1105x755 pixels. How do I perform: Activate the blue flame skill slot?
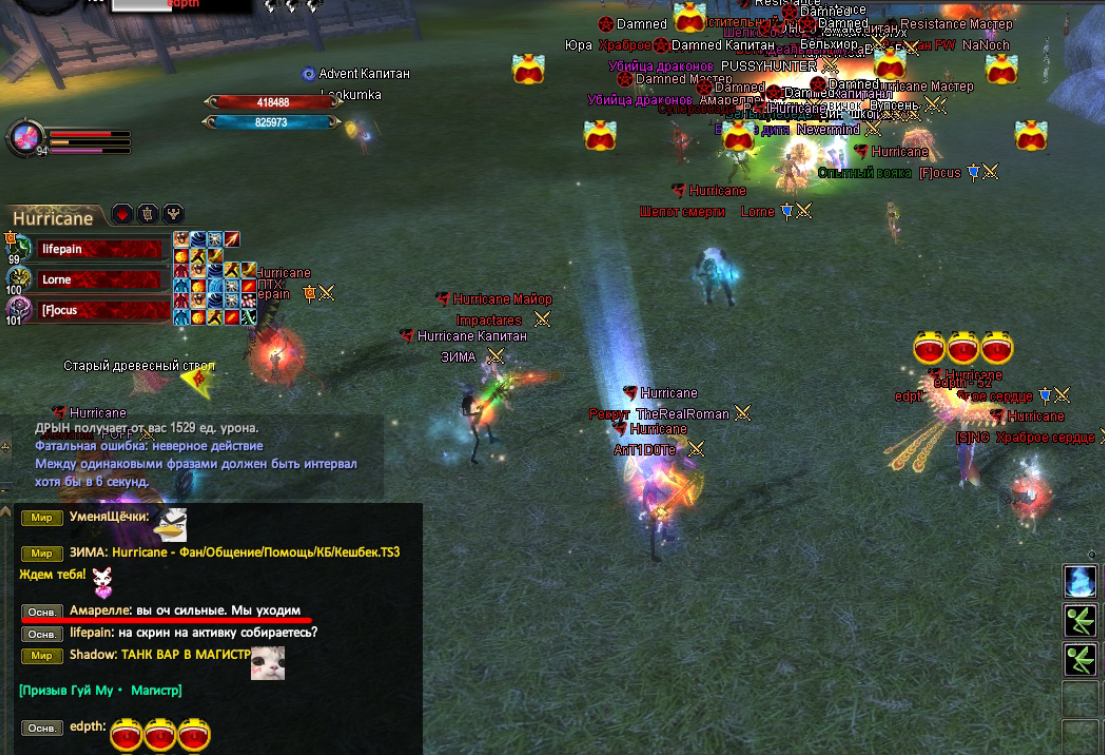tap(1080, 581)
